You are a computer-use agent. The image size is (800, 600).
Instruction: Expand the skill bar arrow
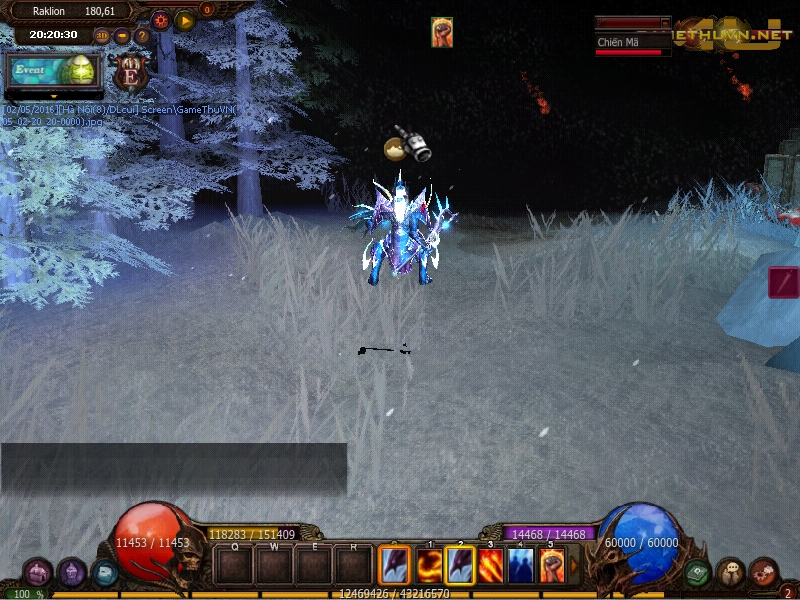point(574,566)
